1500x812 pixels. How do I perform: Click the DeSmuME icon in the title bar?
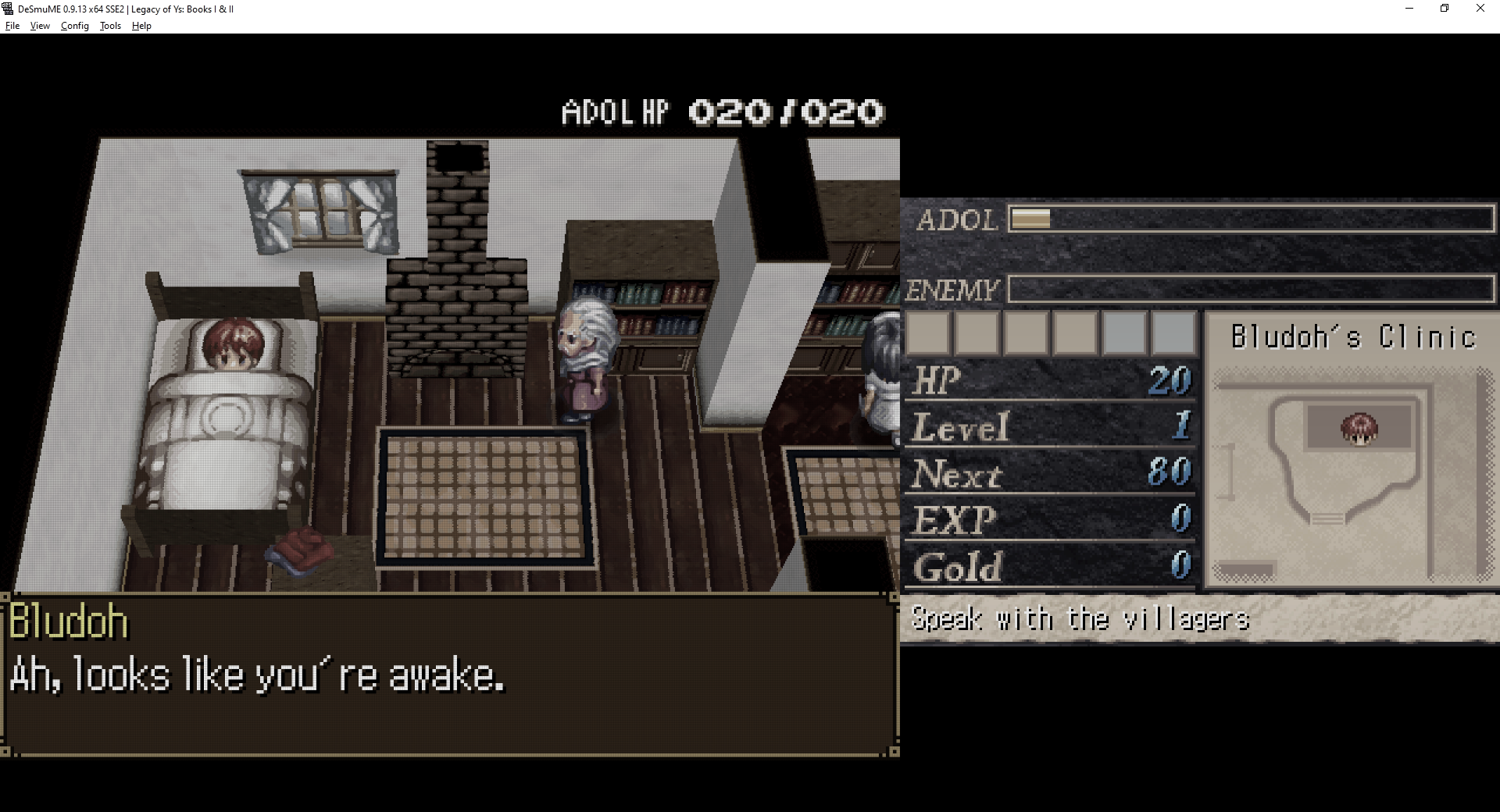[x=6, y=9]
